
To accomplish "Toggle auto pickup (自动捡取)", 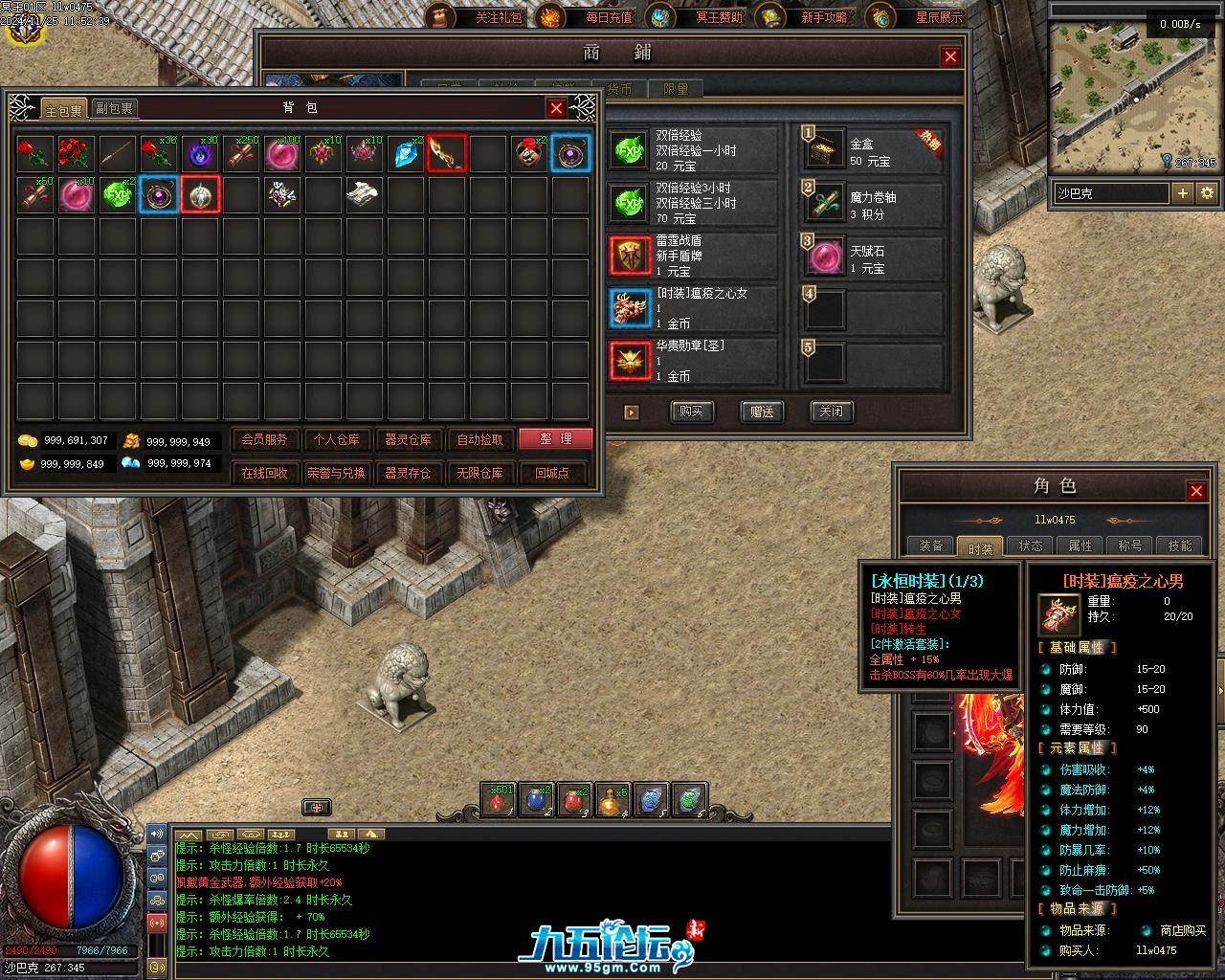I will click(x=479, y=439).
